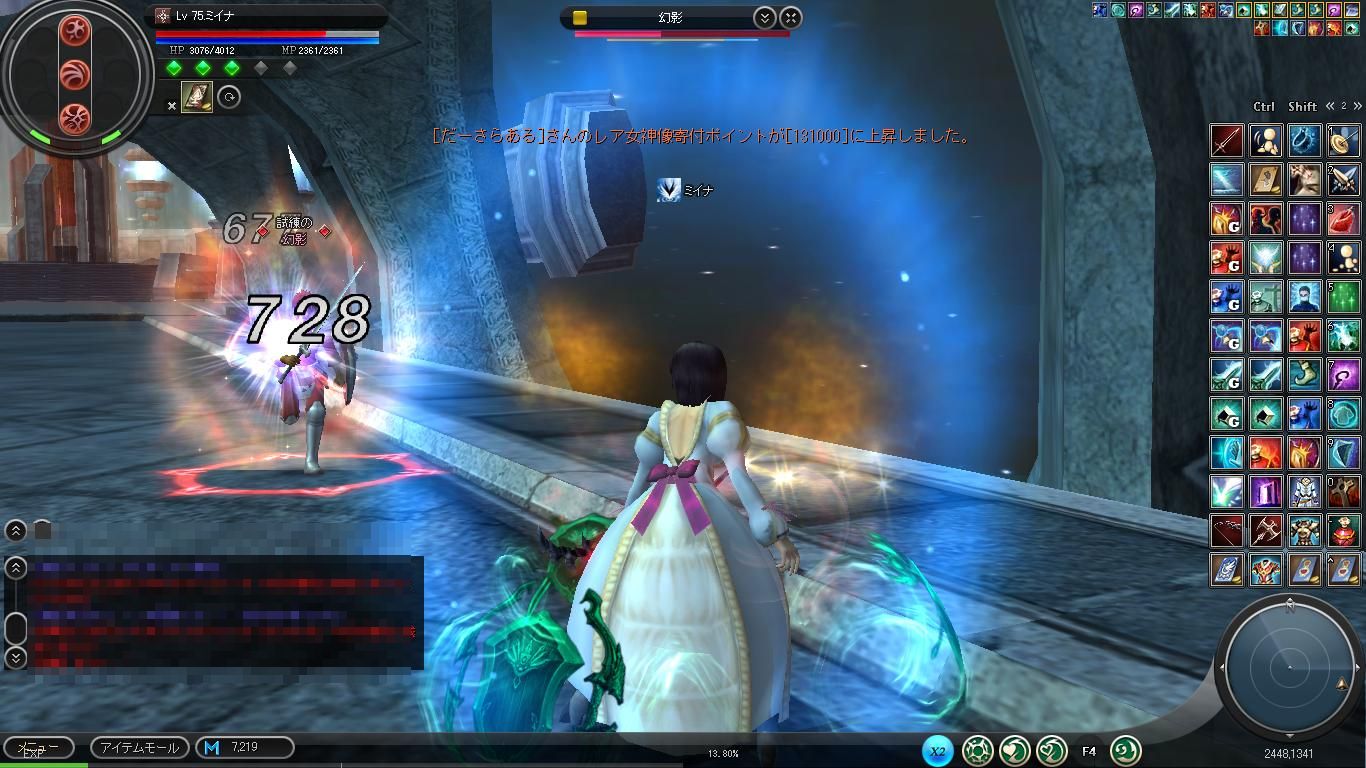1366x768 pixels.
Task: Select the green boot skill icon
Action: pos(1305,375)
